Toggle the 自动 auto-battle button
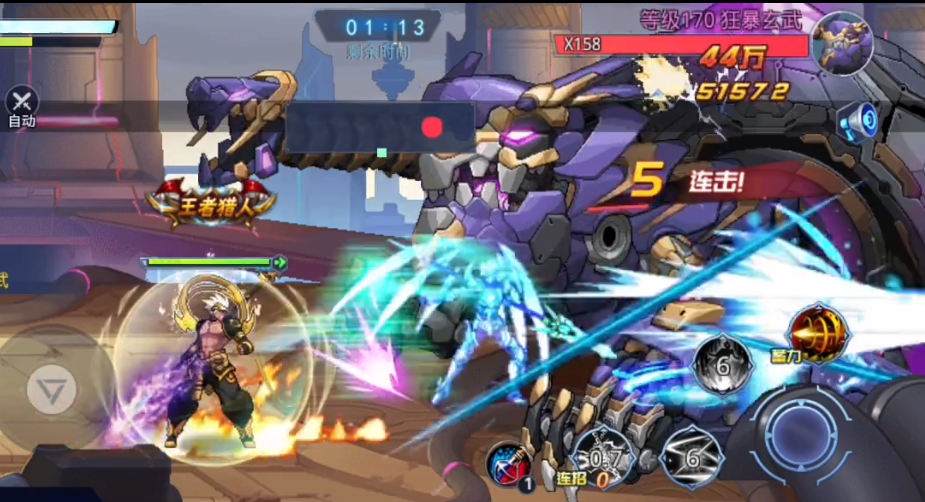 tap(21, 104)
